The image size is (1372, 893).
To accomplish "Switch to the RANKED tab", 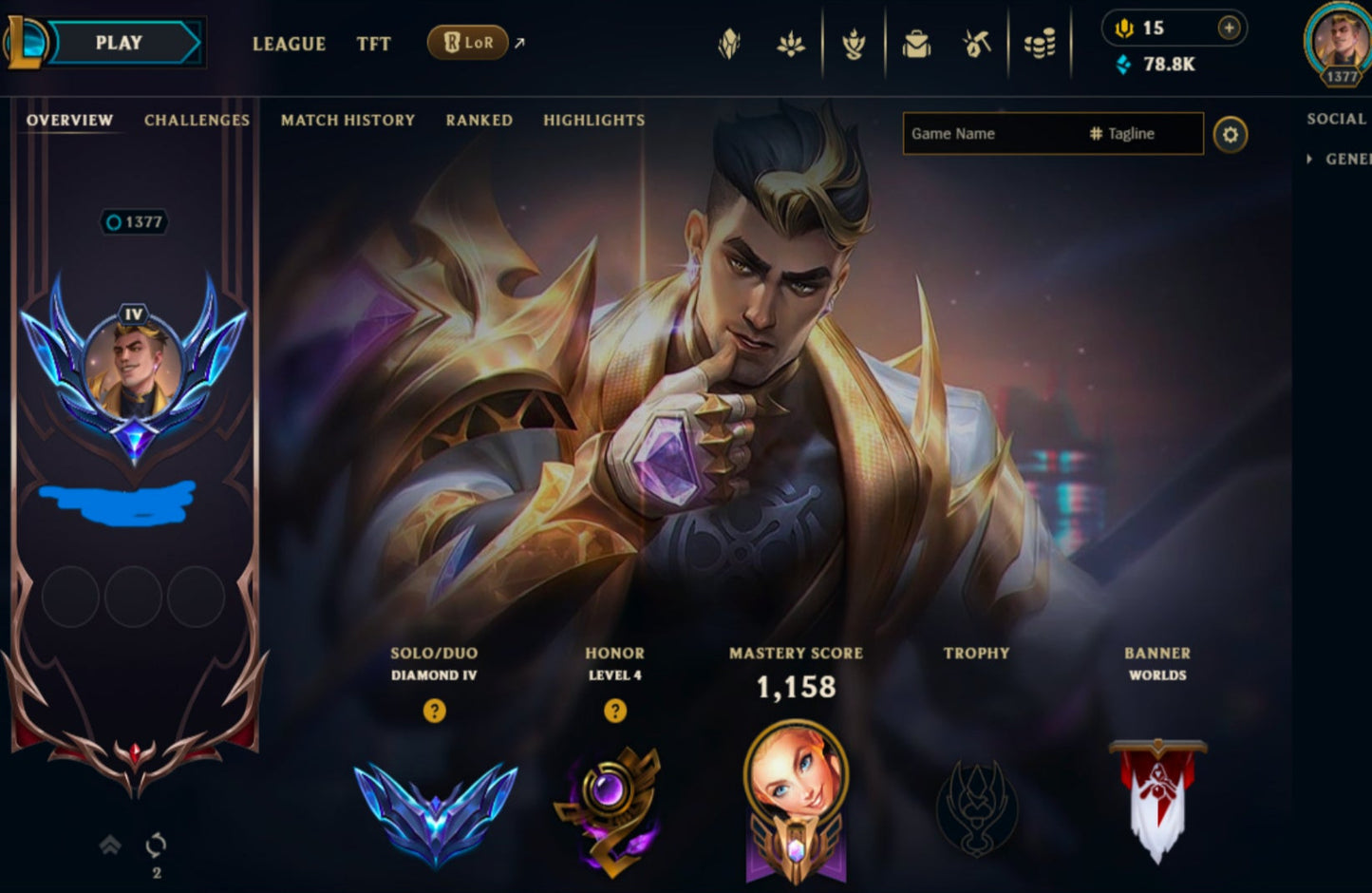I will [x=479, y=120].
